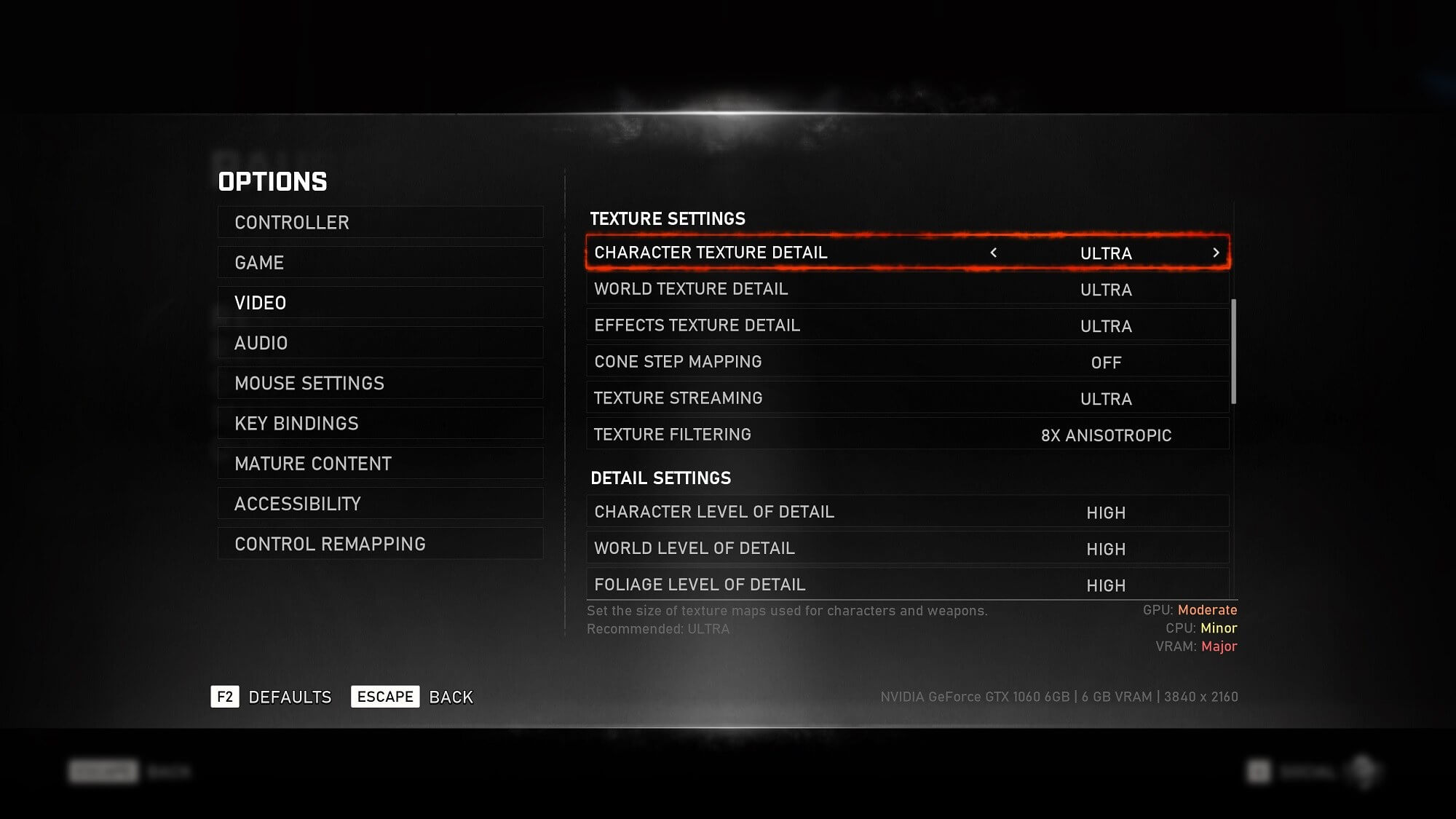Select the World Texture Detail row
Viewport: 1456px width, 819px height.
pyautogui.click(x=907, y=289)
